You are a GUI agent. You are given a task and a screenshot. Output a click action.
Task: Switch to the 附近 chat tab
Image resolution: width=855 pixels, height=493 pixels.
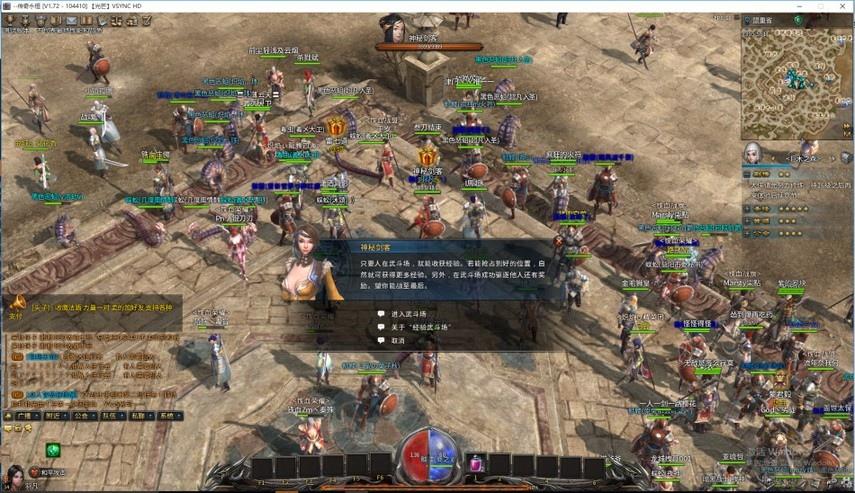coord(56,415)
